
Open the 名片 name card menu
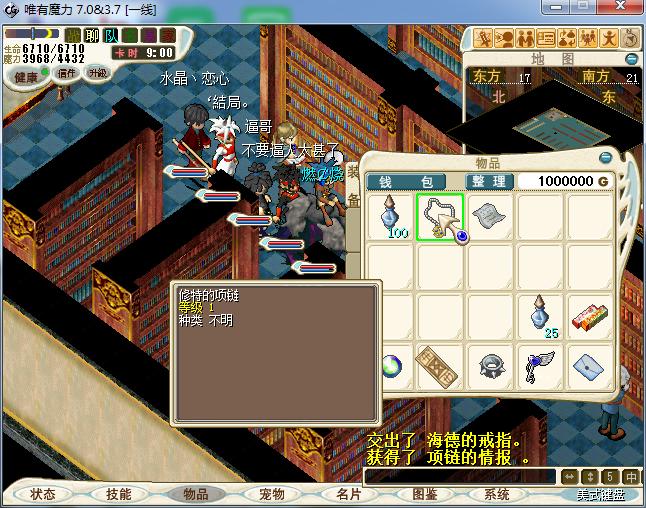pyautogui.click(x=348, y=494)
